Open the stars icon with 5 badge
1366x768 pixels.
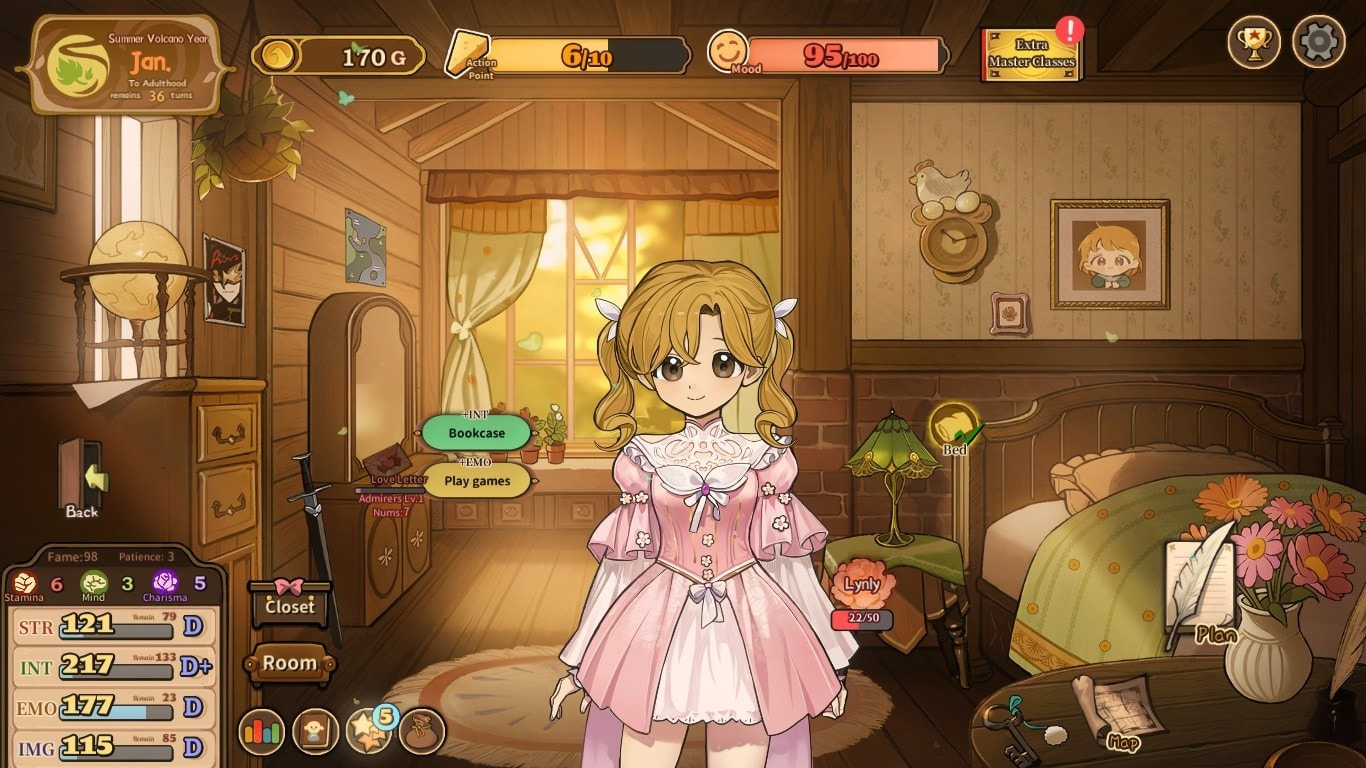[369, 732]
